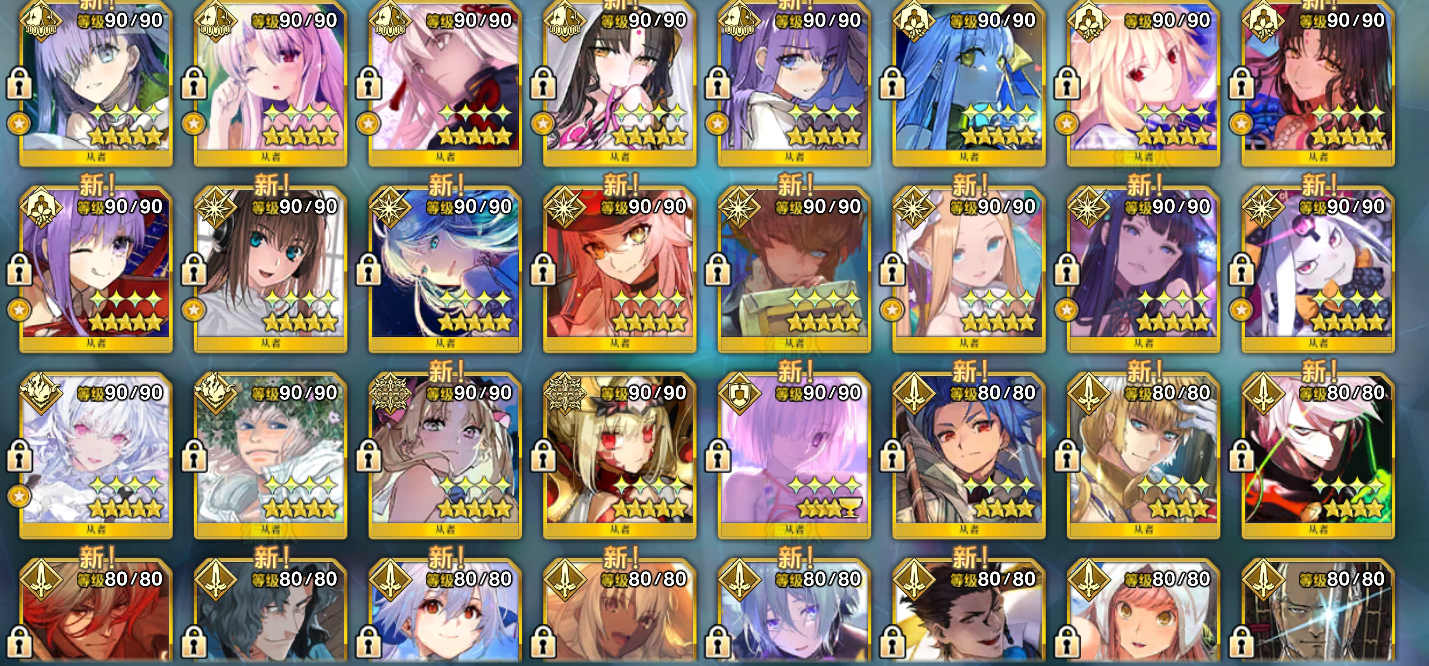Pick the red-haired saber servant card
This screenshot has height=666, width=1429.
click(x=96, y=620)
